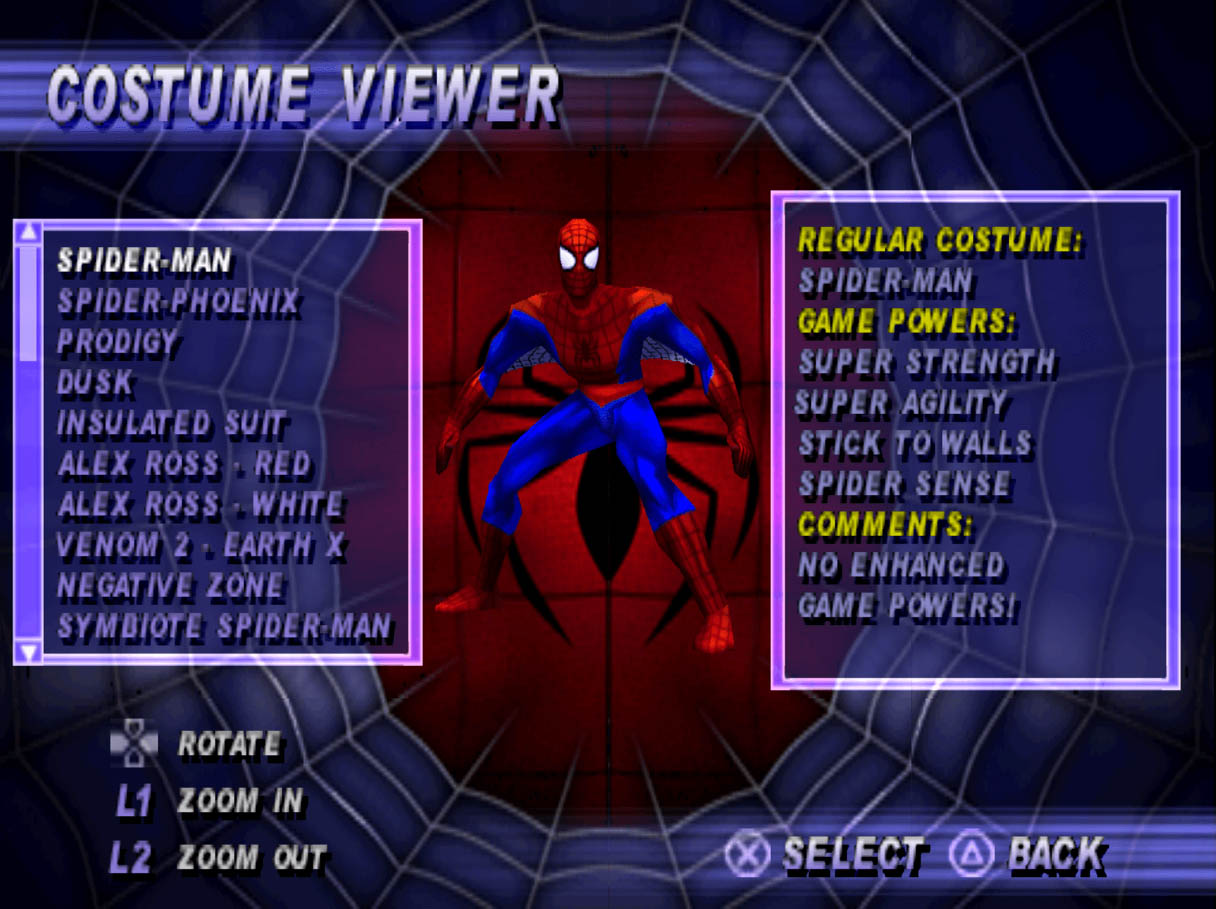Choose the Venom 2 - Earth X costume
1216x909 pixels.
click(202, 546)
